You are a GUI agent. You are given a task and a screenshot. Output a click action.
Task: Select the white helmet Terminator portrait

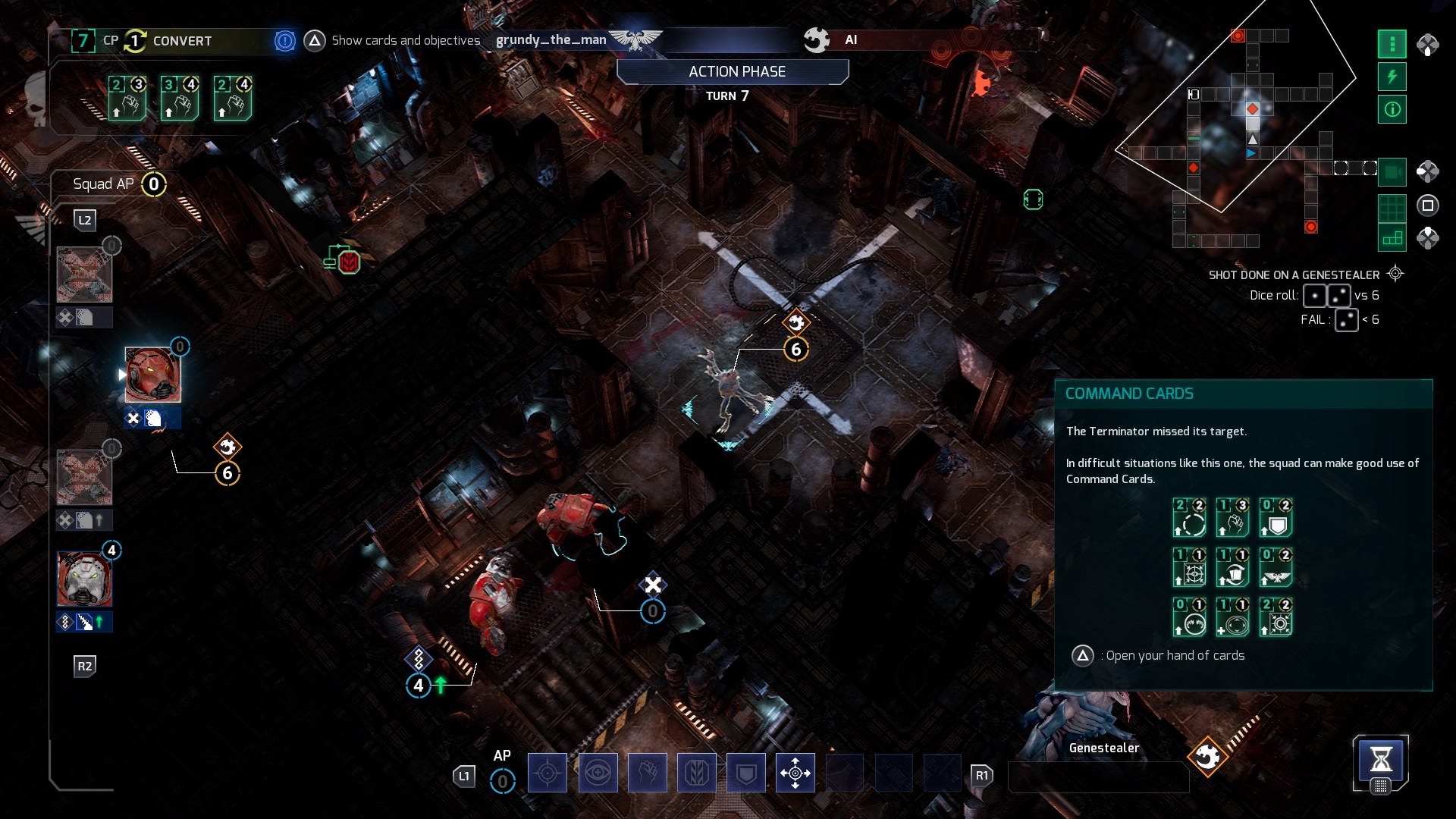coord(84,579)
